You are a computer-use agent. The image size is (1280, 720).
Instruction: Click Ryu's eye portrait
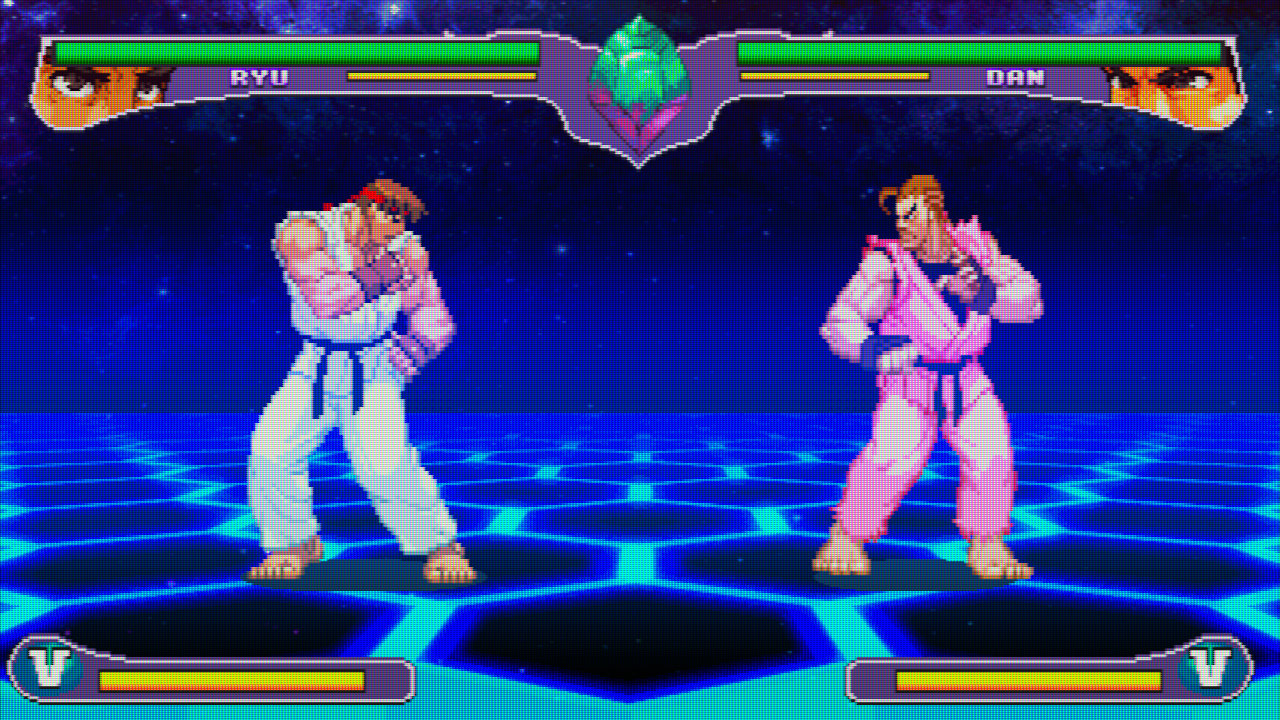[x=100, y=92]
